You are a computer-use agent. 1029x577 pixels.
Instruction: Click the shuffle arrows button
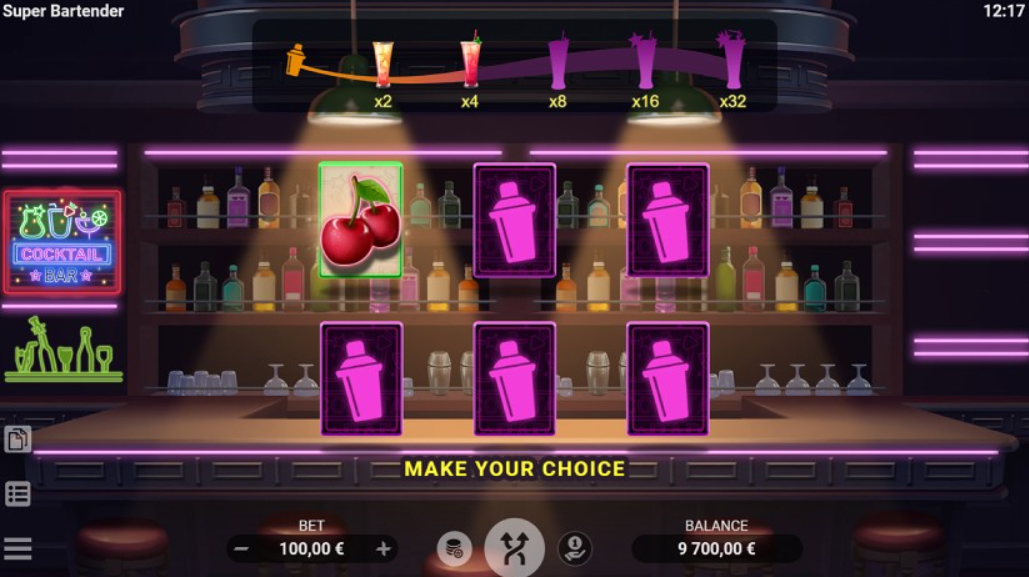pos(514,548)
